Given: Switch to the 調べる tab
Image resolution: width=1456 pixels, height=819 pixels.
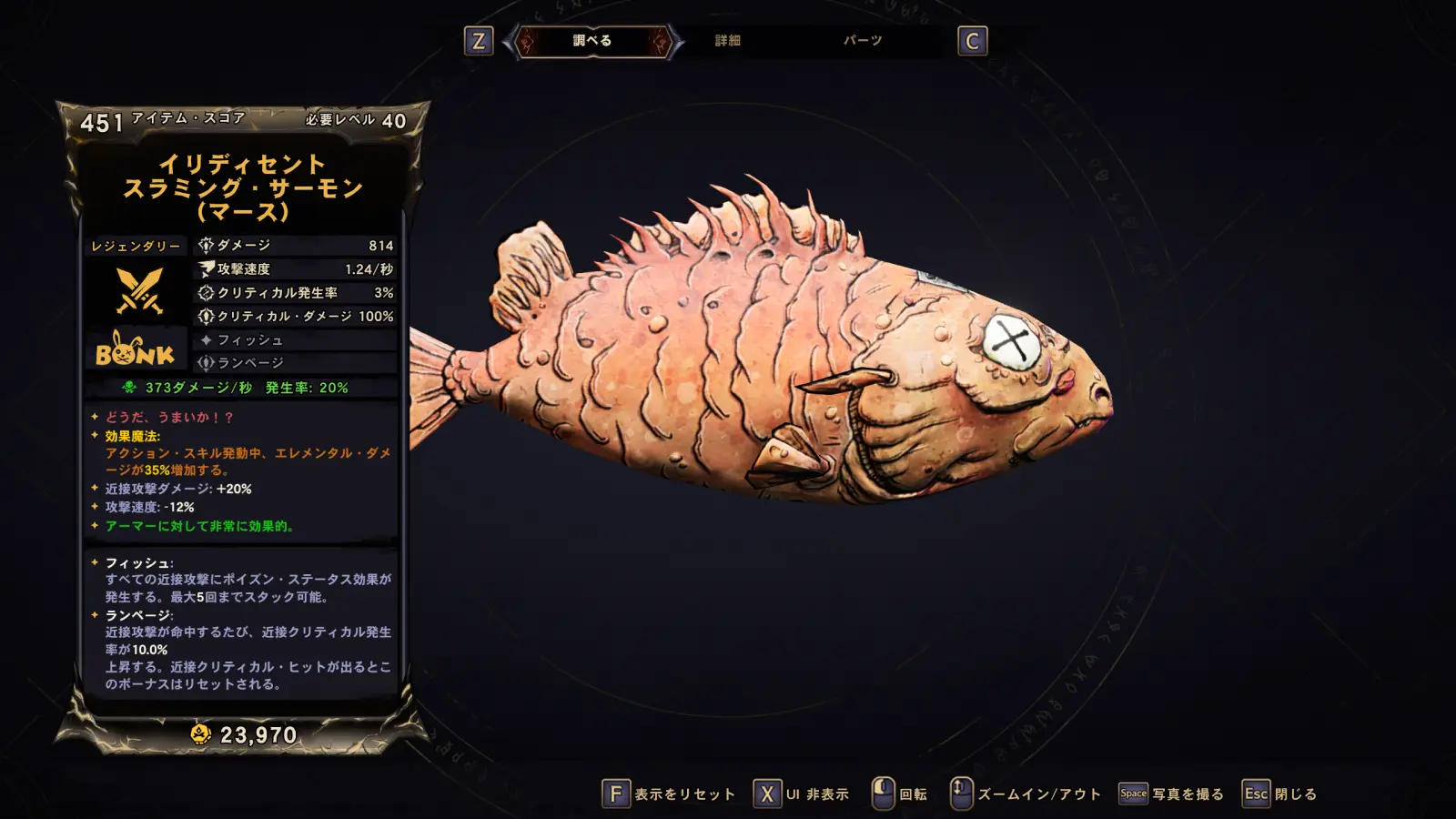Looking at the screenshot, I should click(592, 41).
